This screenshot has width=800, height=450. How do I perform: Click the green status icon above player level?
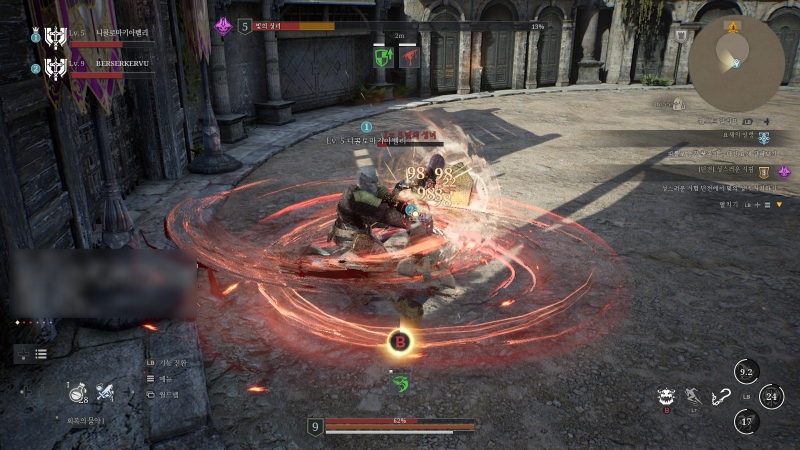(399, 384)
